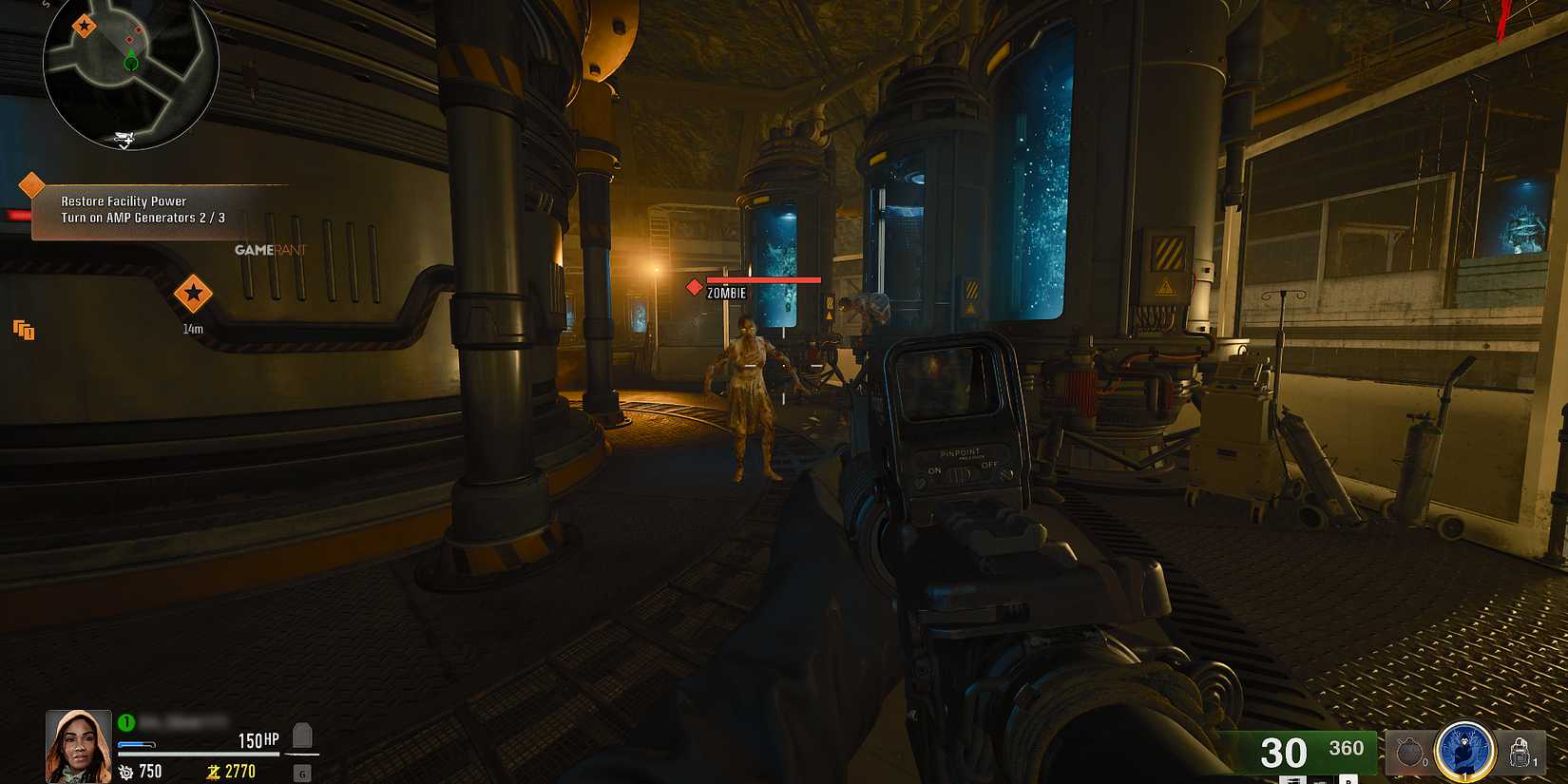Click the red diamond marker on the ZOMBIE nameplate
Image resolution: width=1568 pixels, height=784 pixels.
[694, 285]
